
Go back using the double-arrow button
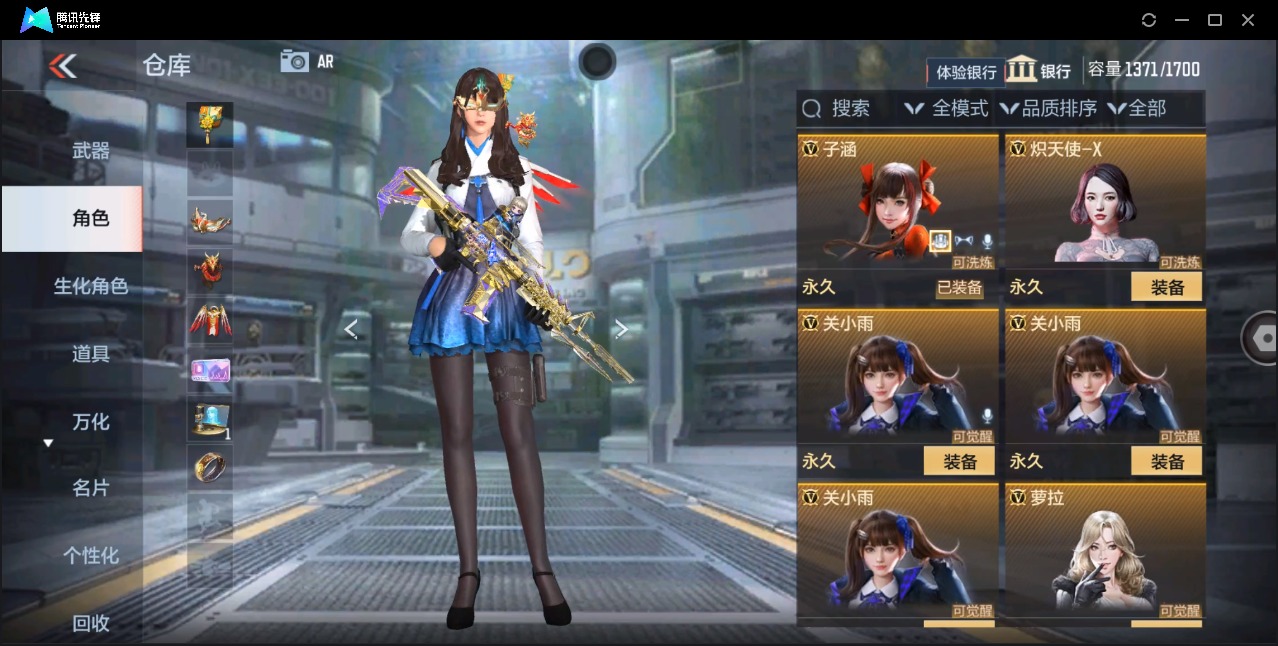[62, 66]
